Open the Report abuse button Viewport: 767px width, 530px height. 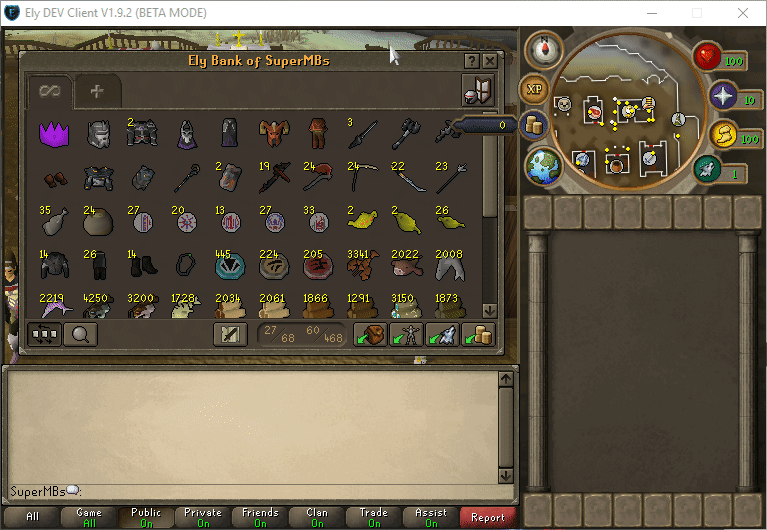coord(488,517)
